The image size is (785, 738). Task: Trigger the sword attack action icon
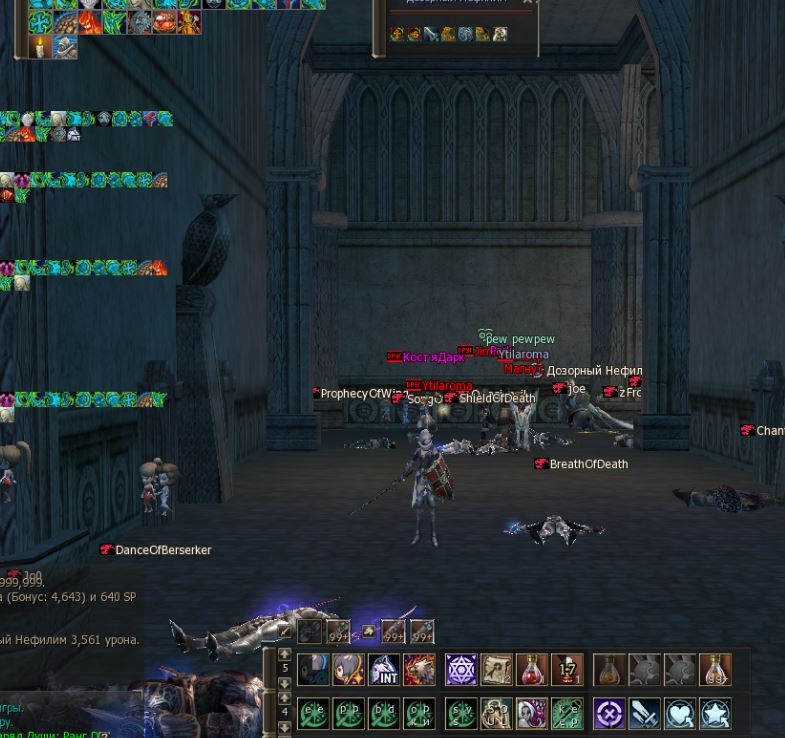pos(644,714)
